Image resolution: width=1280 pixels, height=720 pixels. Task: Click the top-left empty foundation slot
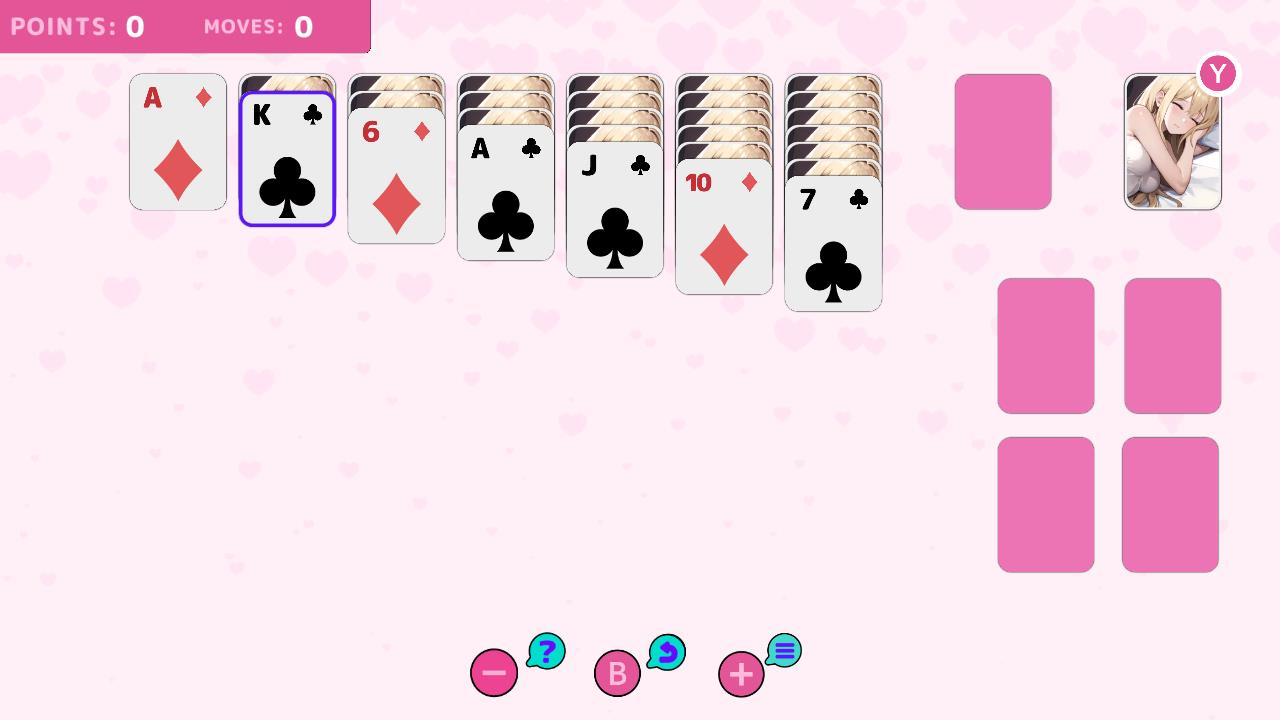pos(1045,345)
